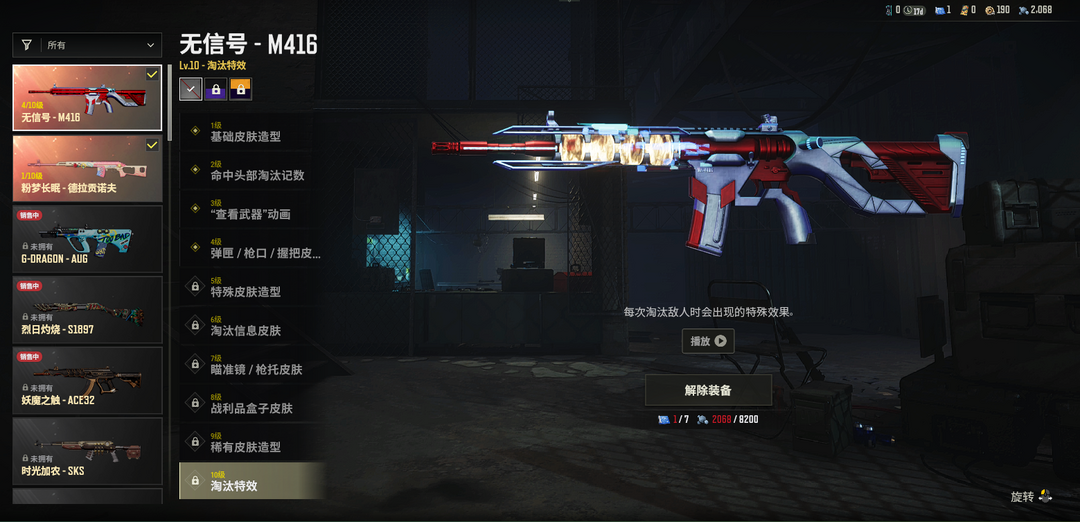Click the 解除装备 unequip button
The image size is (1080, 522).
[708, 390]
